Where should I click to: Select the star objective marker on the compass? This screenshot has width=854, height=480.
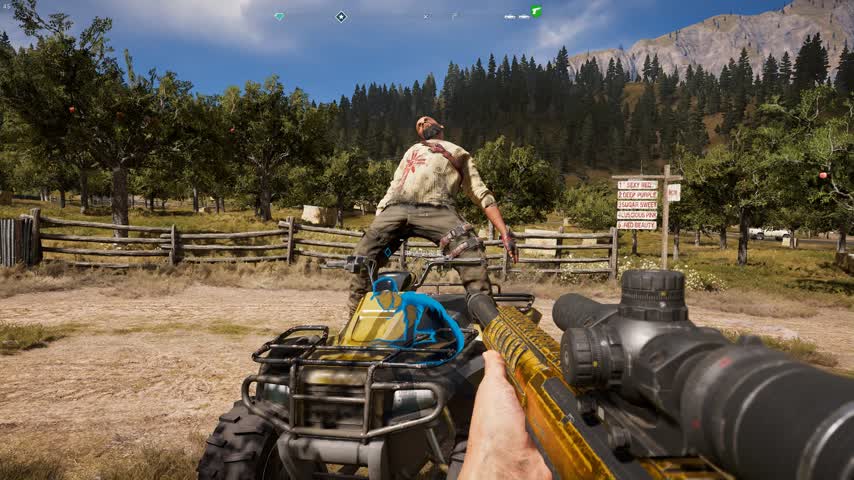[x=341, y=16]
